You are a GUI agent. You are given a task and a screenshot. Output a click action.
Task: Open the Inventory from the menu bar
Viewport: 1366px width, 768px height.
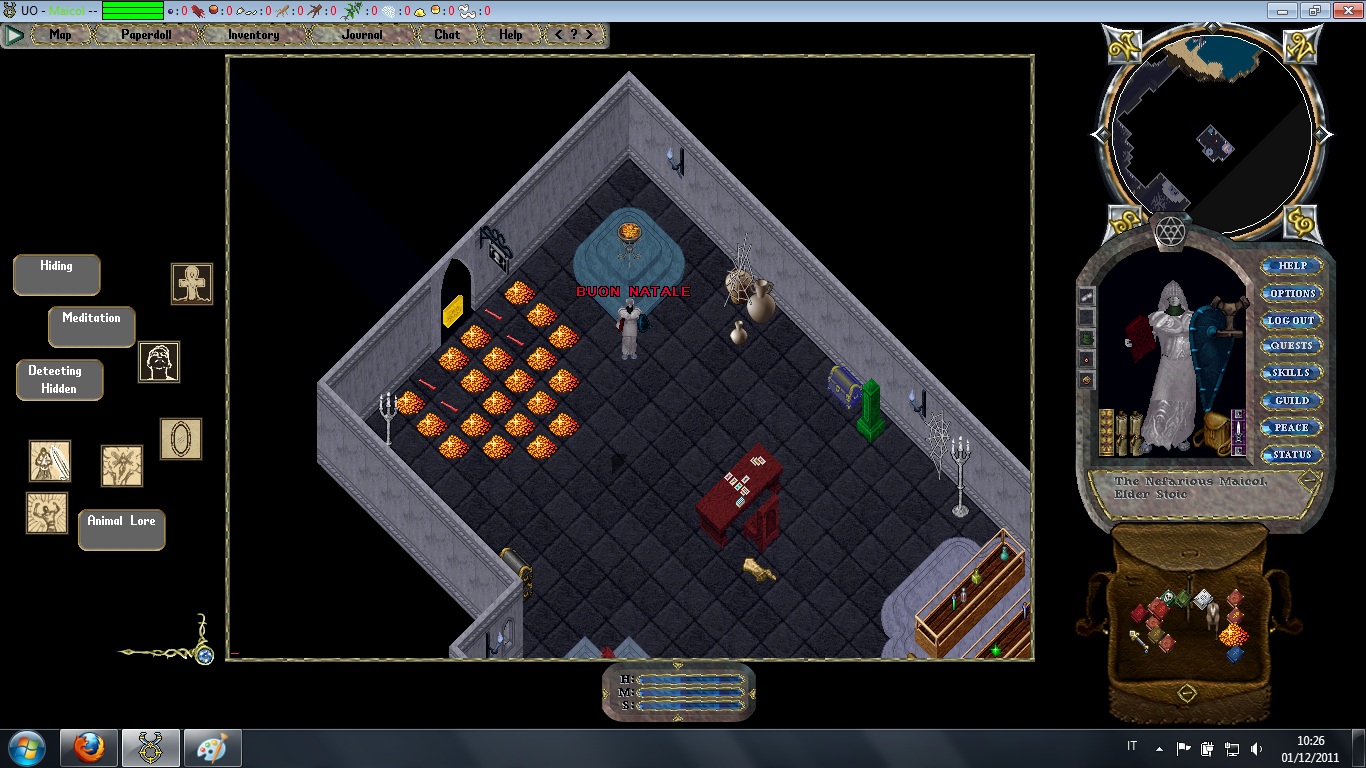click(253, 35)
